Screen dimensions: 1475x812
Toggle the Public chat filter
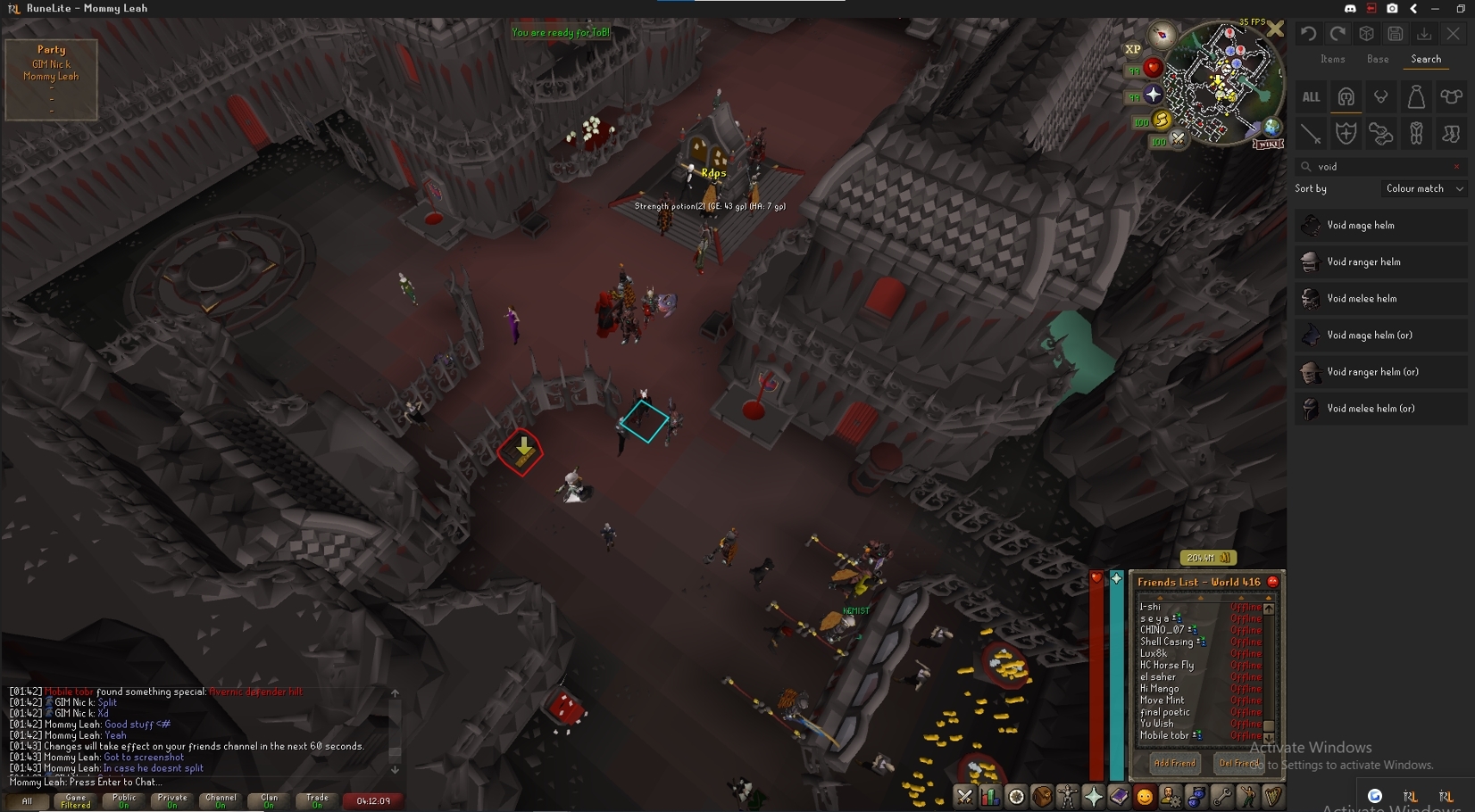click(124, 801)
